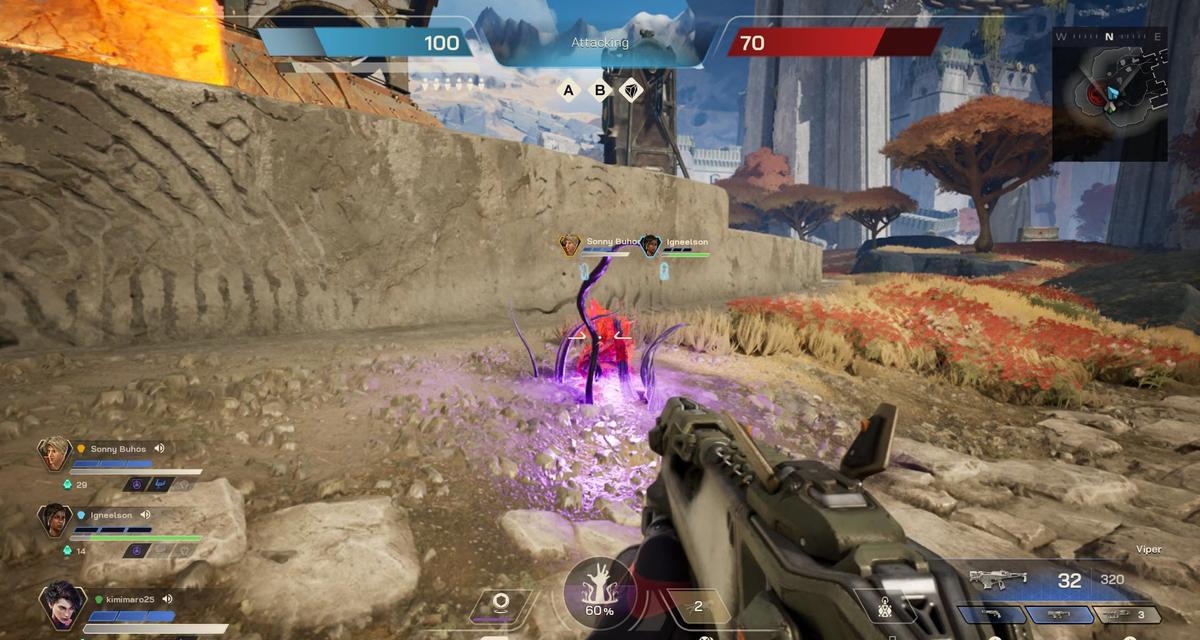The height and width of the screenshot is (640, 1200).
Task: Click the minimap in the corner
Action: coord(1109,94)
